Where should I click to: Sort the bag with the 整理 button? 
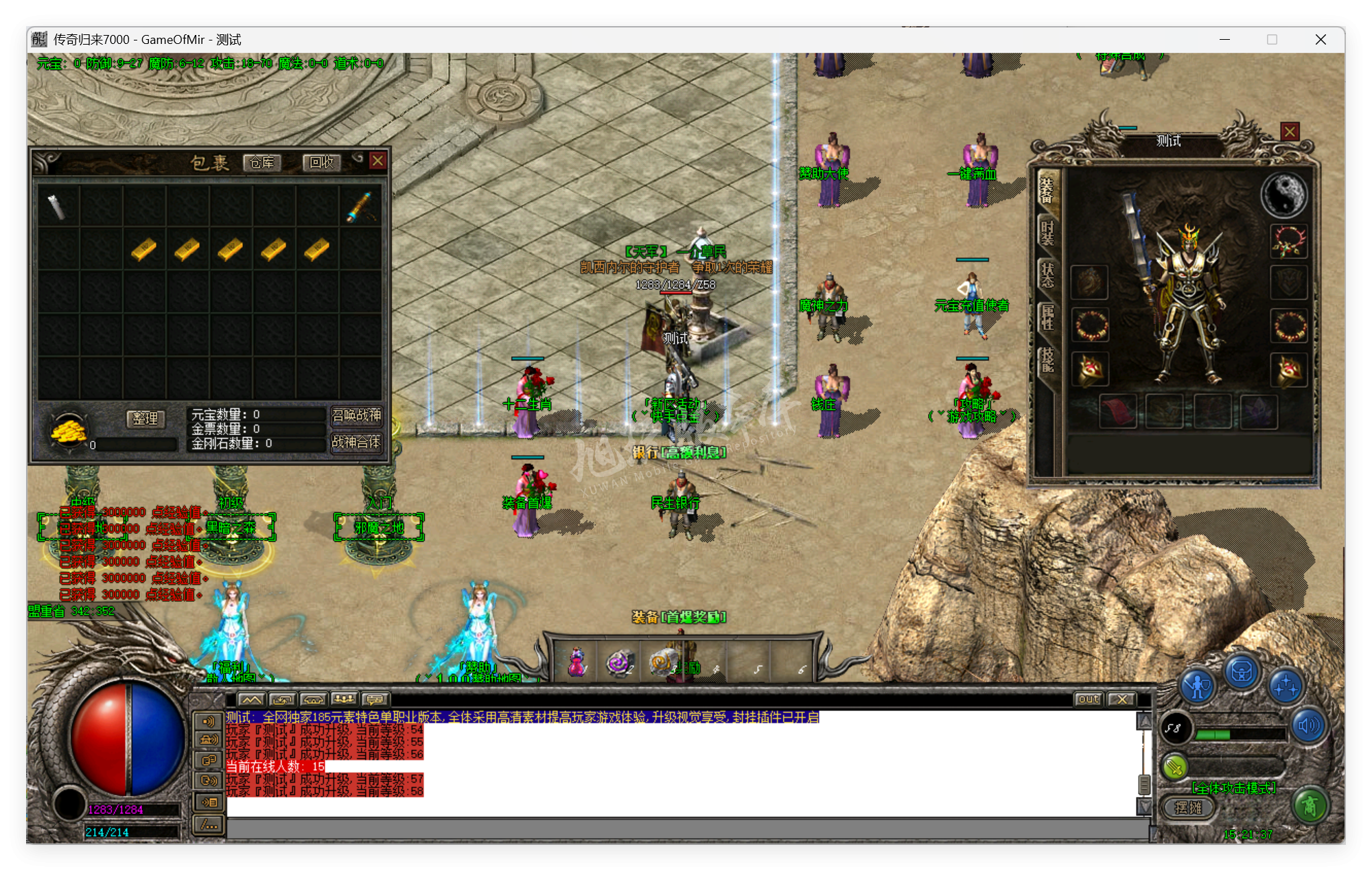pos(145,418)
